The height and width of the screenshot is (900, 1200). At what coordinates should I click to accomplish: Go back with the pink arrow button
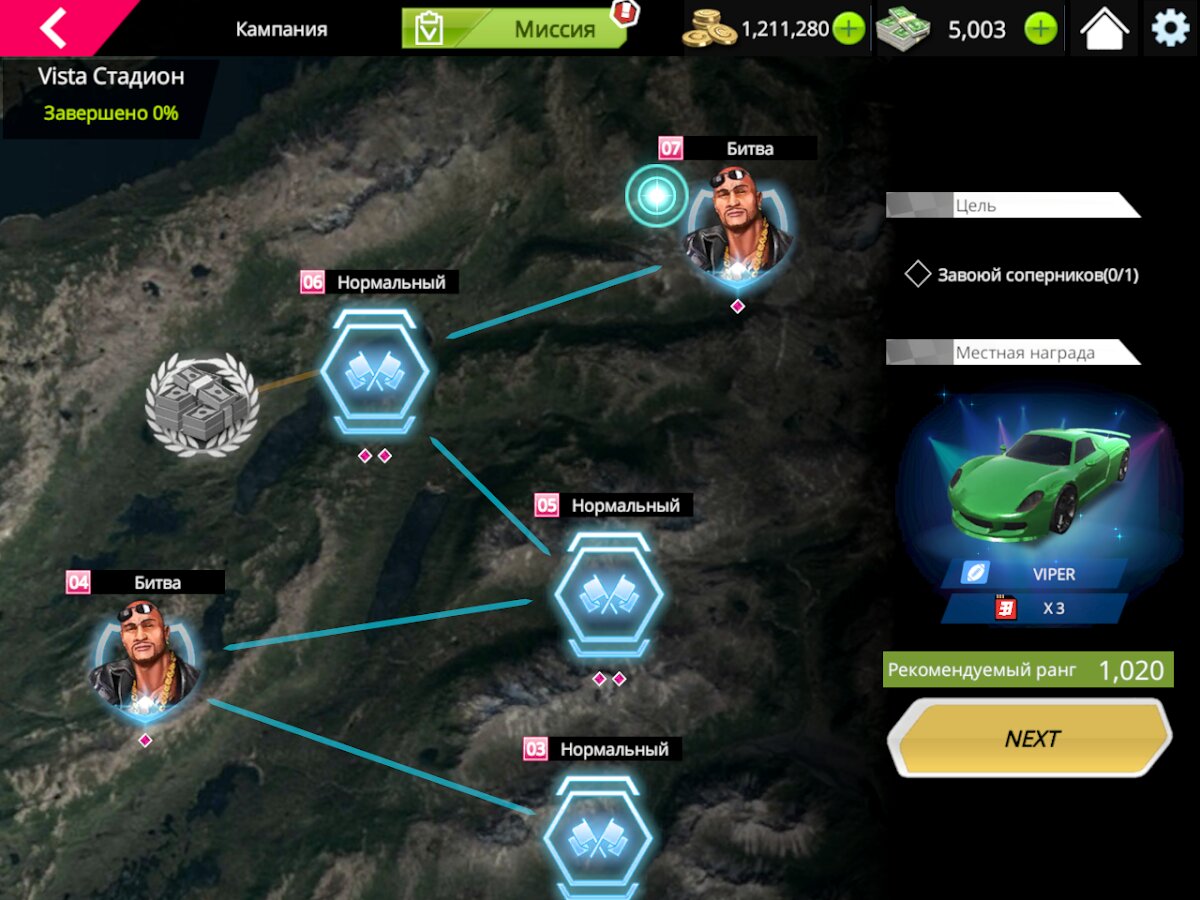52,28
